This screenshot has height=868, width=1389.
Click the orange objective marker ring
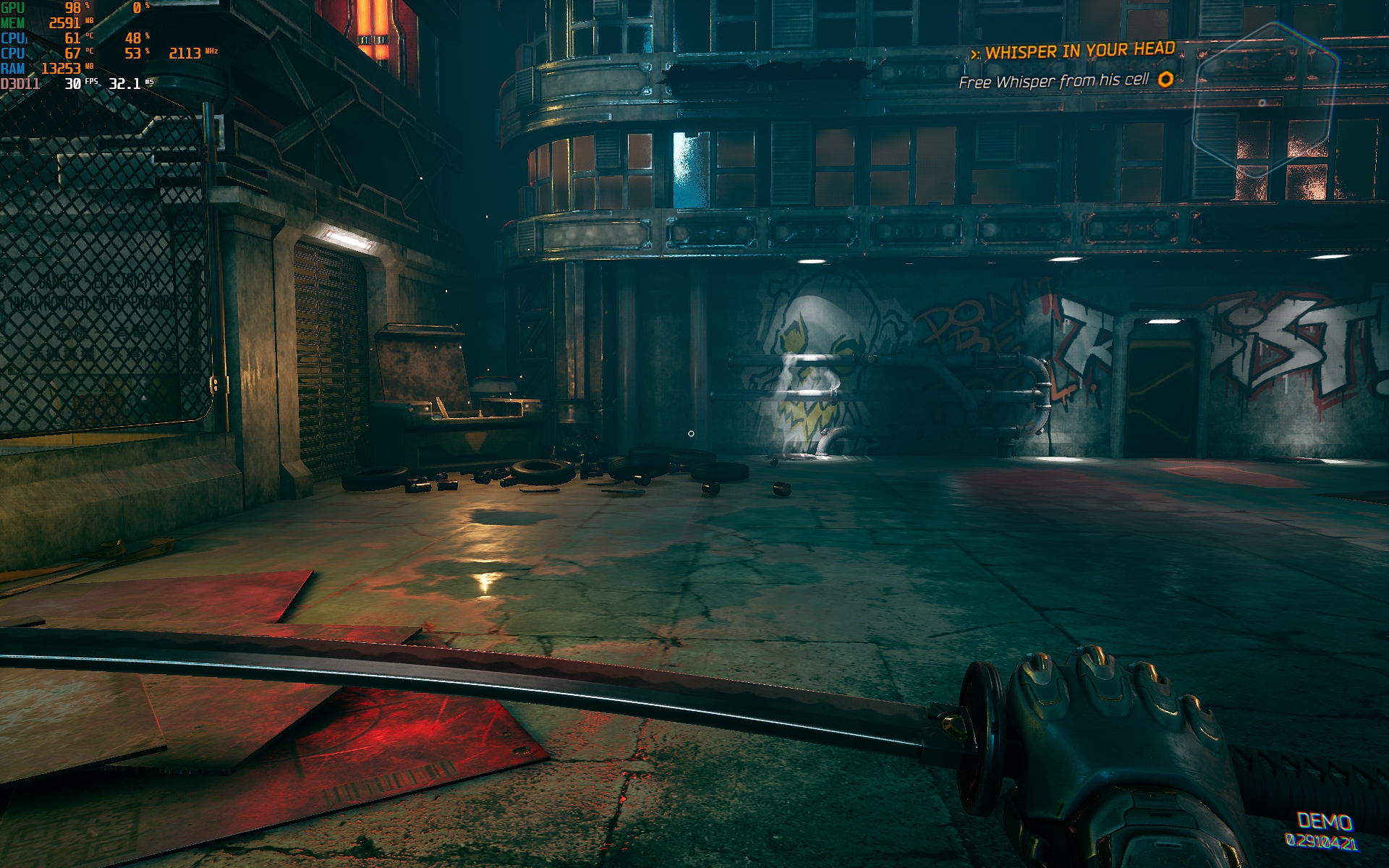(1165, 79)
